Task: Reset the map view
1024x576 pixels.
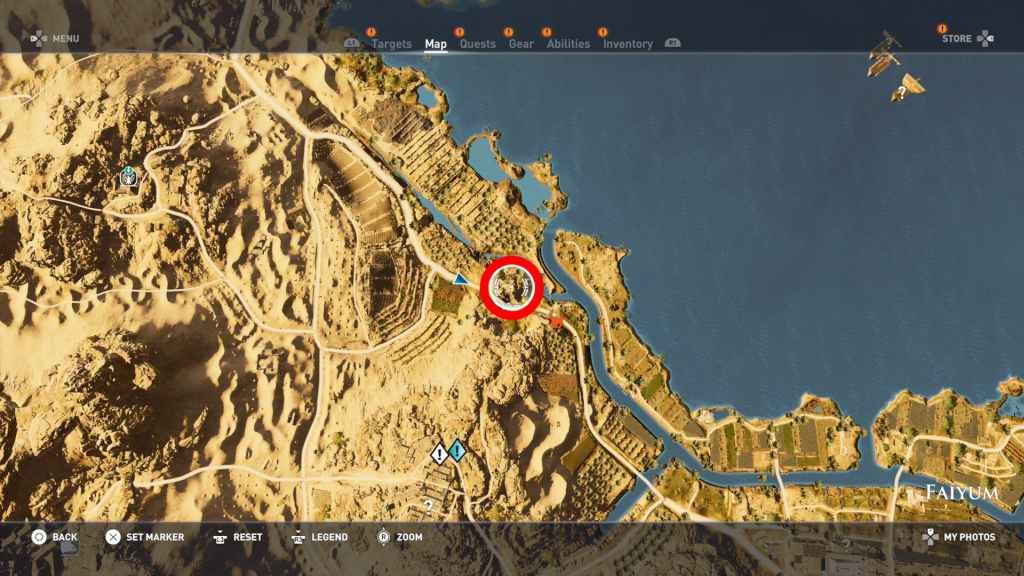Action: coord(238,537)
